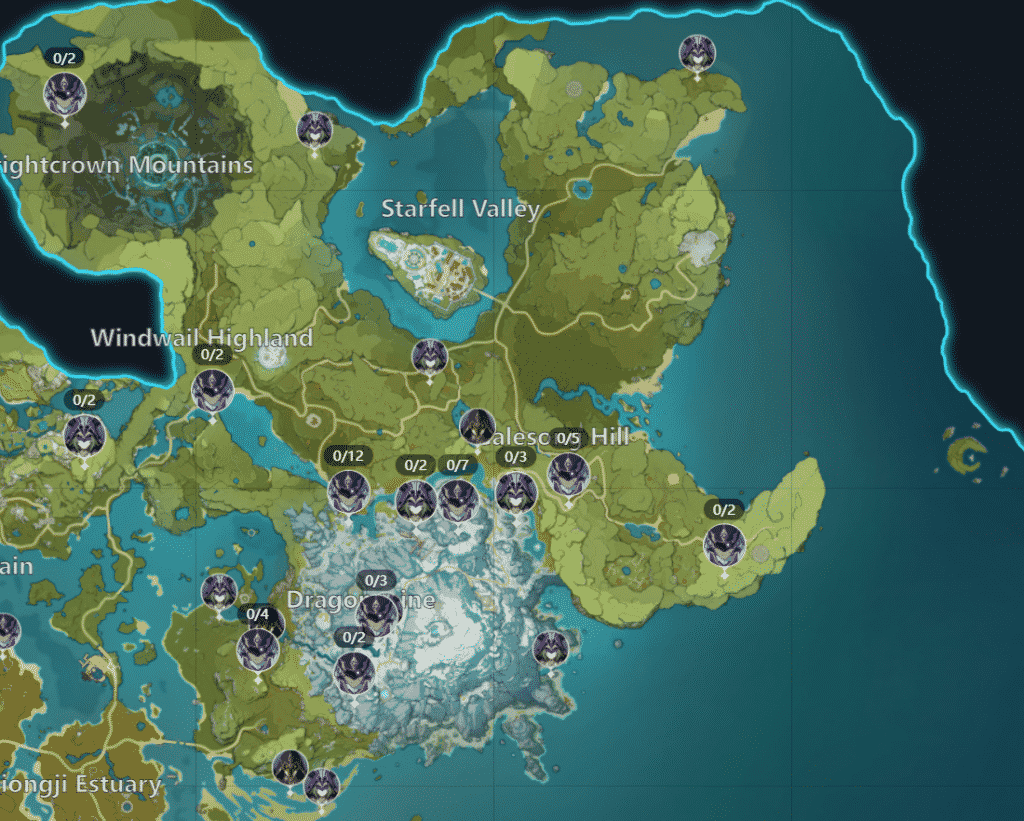1024x821 pixels.
Task: Open the 0/3 marker covering the Dragonspine label
Action: tap(376, 612)
